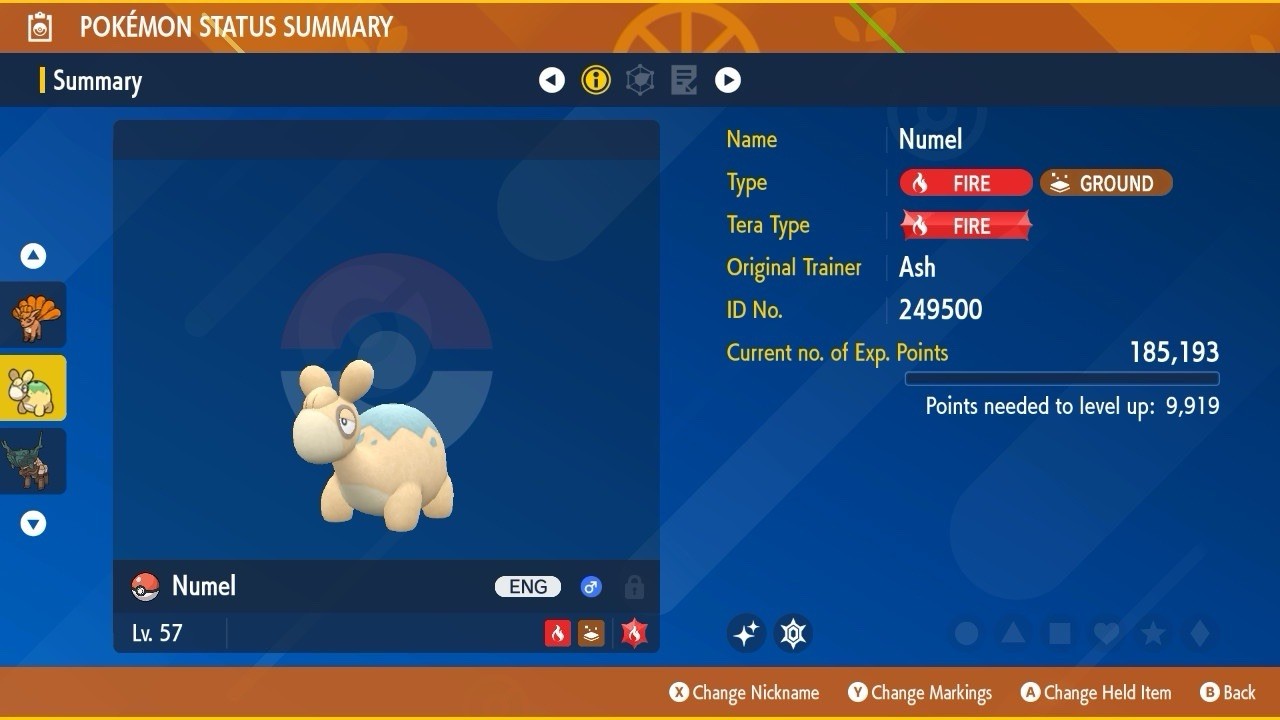Choose Change Held Item option
1280x720 pixels.
1096,692
